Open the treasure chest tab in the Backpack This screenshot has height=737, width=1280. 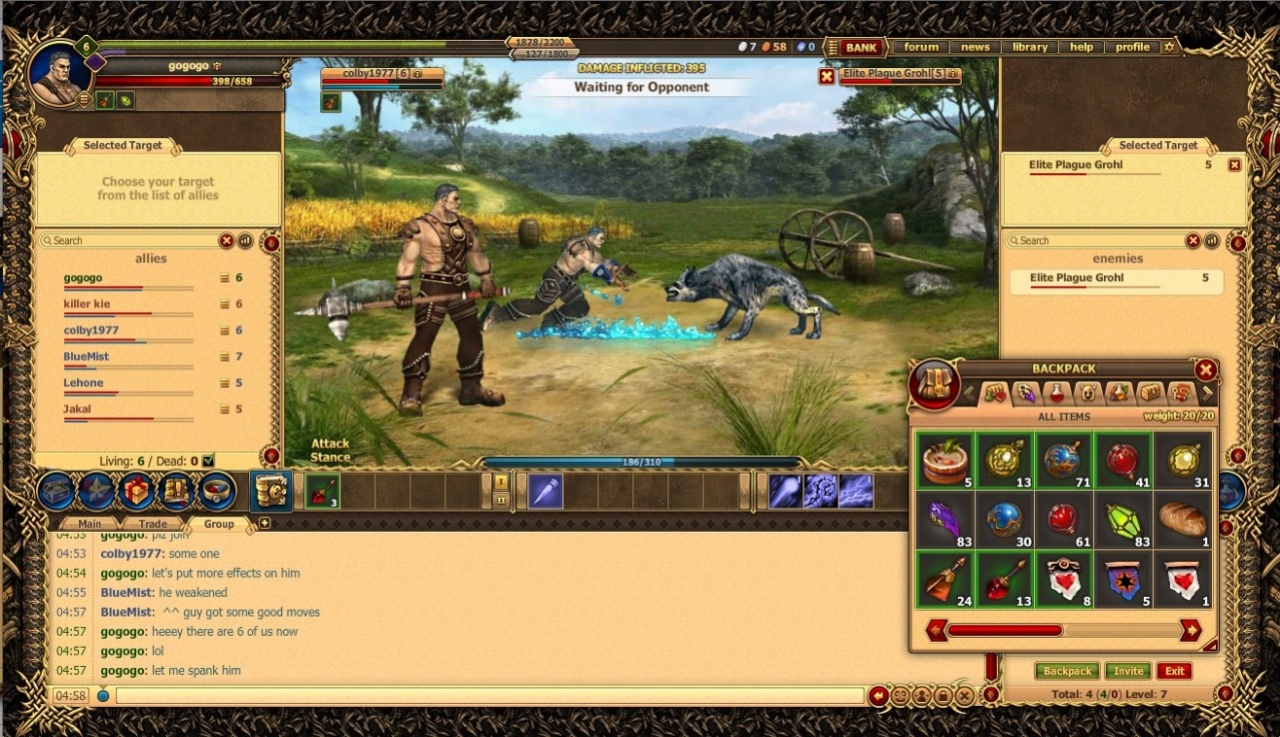coord(1150,394)
